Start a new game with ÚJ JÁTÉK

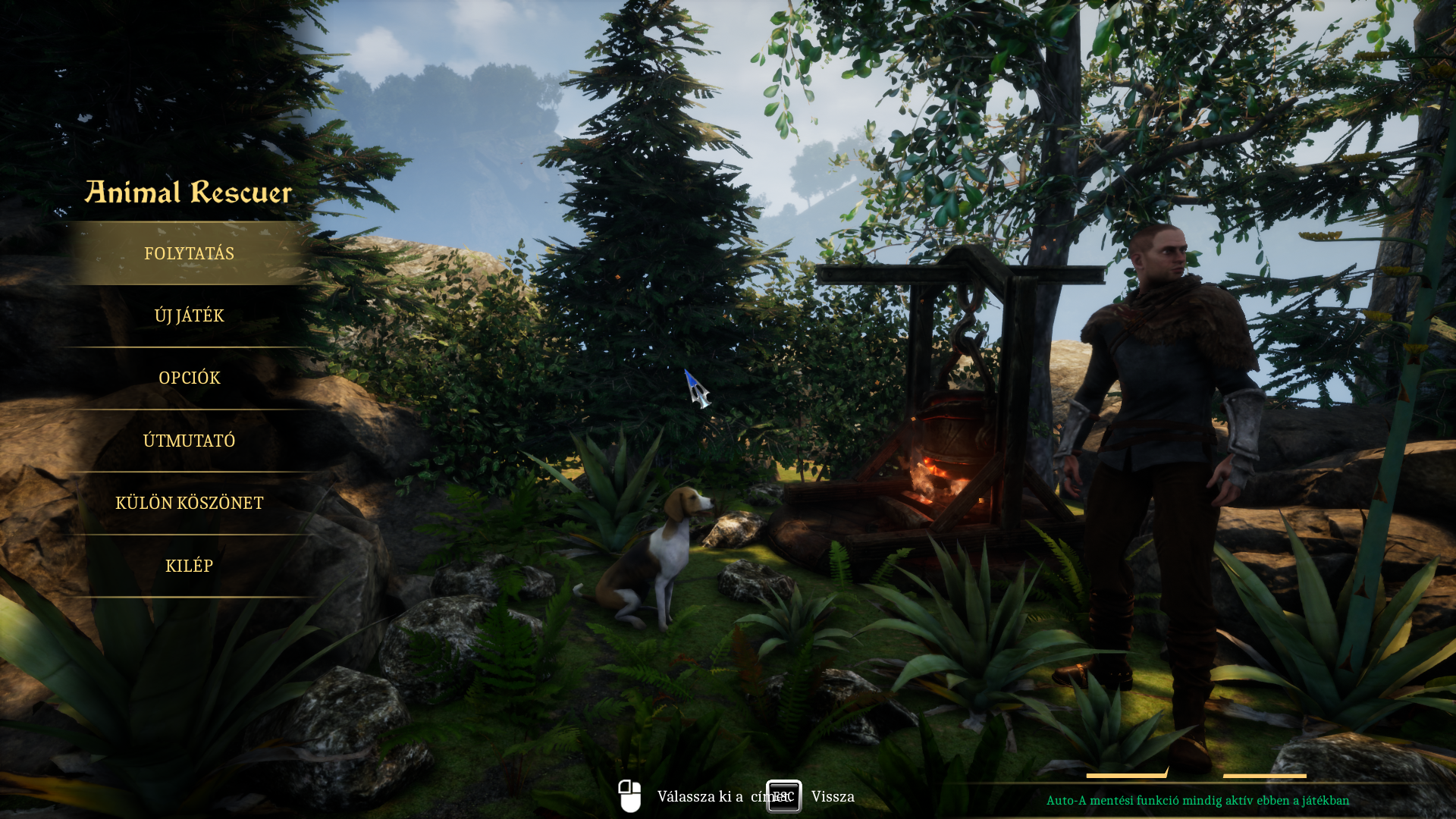189,315
